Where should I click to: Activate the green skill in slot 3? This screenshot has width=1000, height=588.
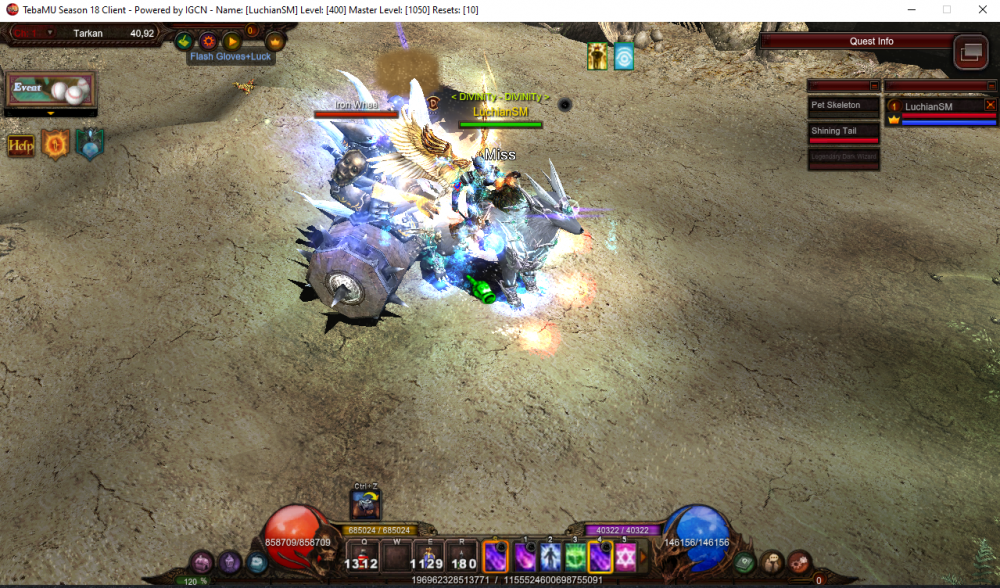[574, 557]
